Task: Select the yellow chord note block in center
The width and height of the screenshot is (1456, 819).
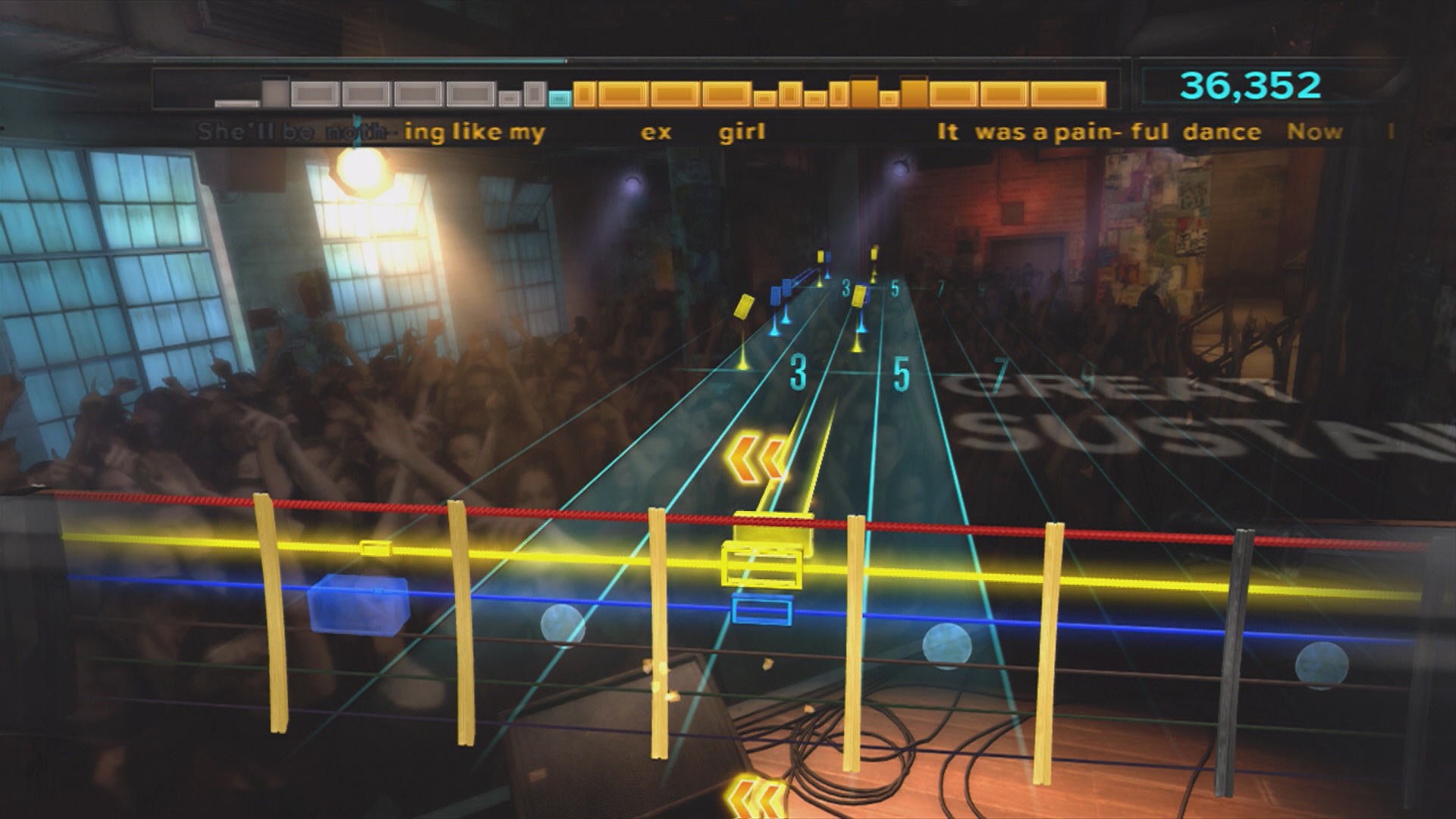Action: click(761, 565)
